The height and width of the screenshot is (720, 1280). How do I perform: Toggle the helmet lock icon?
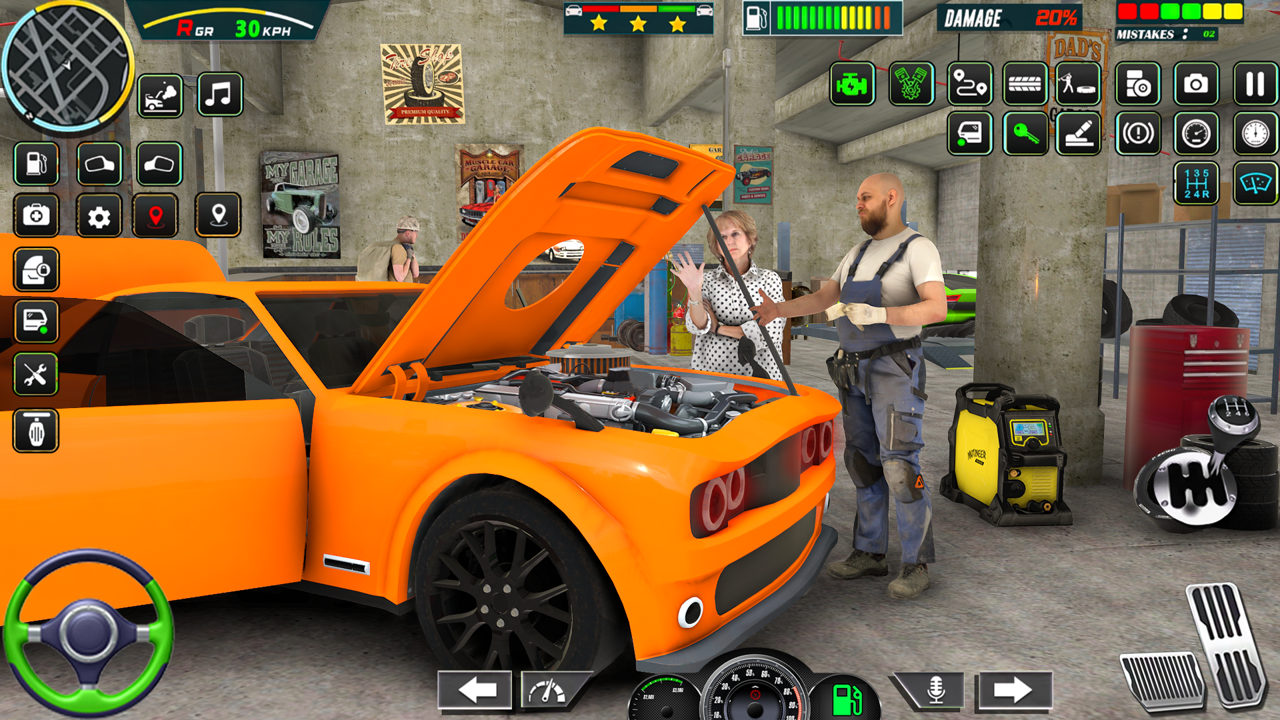(x=36, y=271)
